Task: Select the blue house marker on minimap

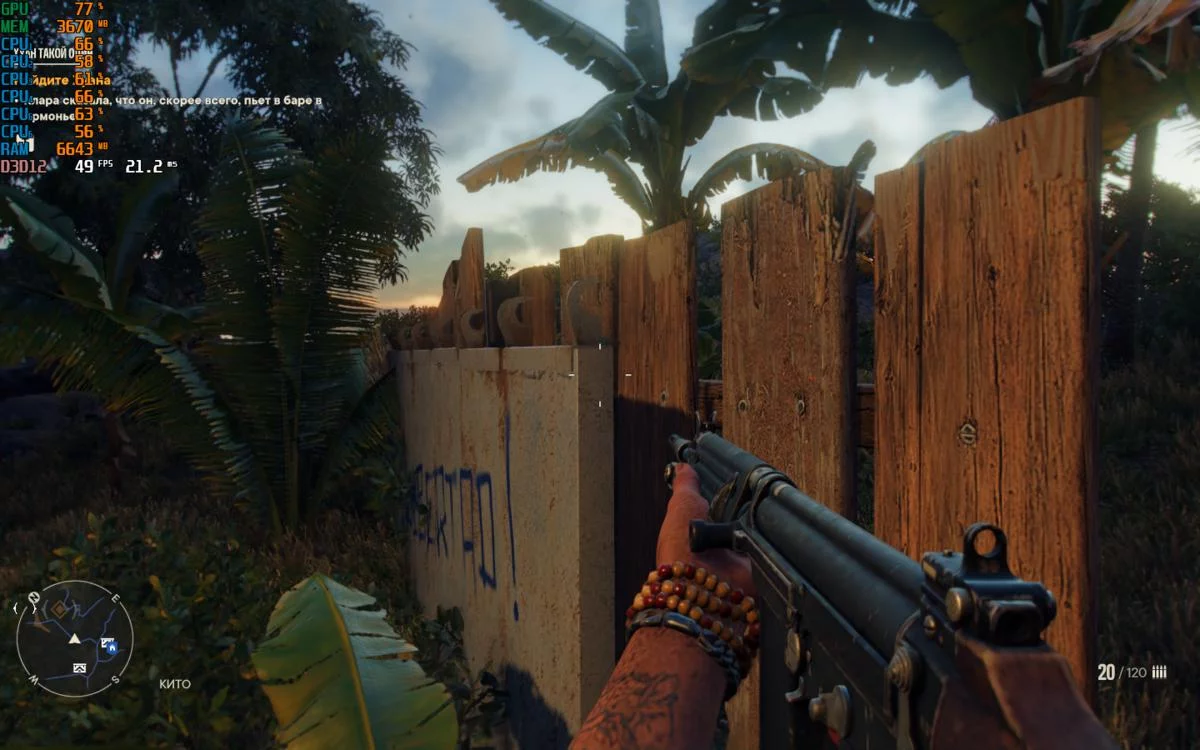Action: coord(112,647)
